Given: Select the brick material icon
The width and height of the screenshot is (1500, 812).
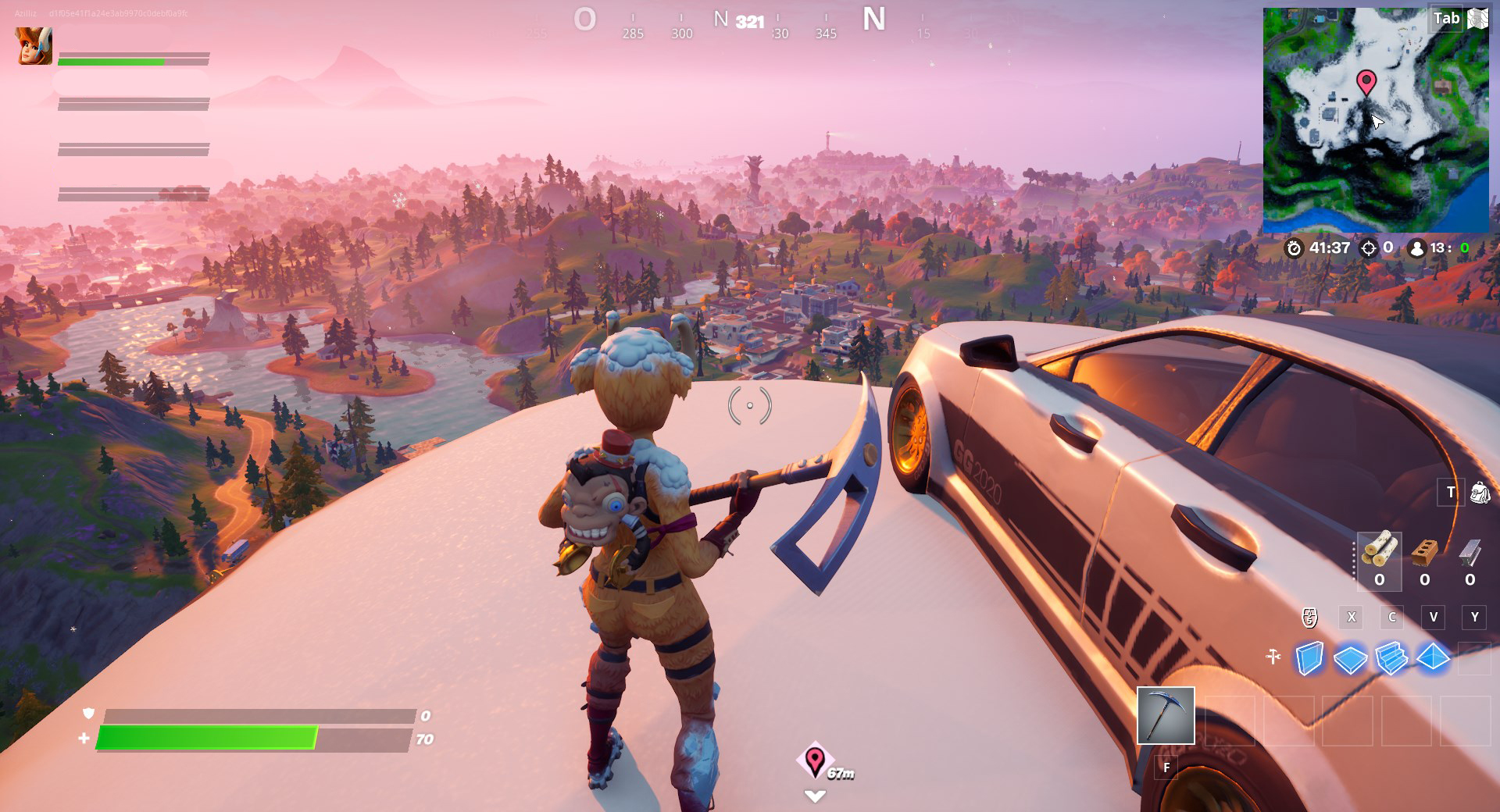Looking at the screenshot, I should [x=1426, y=554].
